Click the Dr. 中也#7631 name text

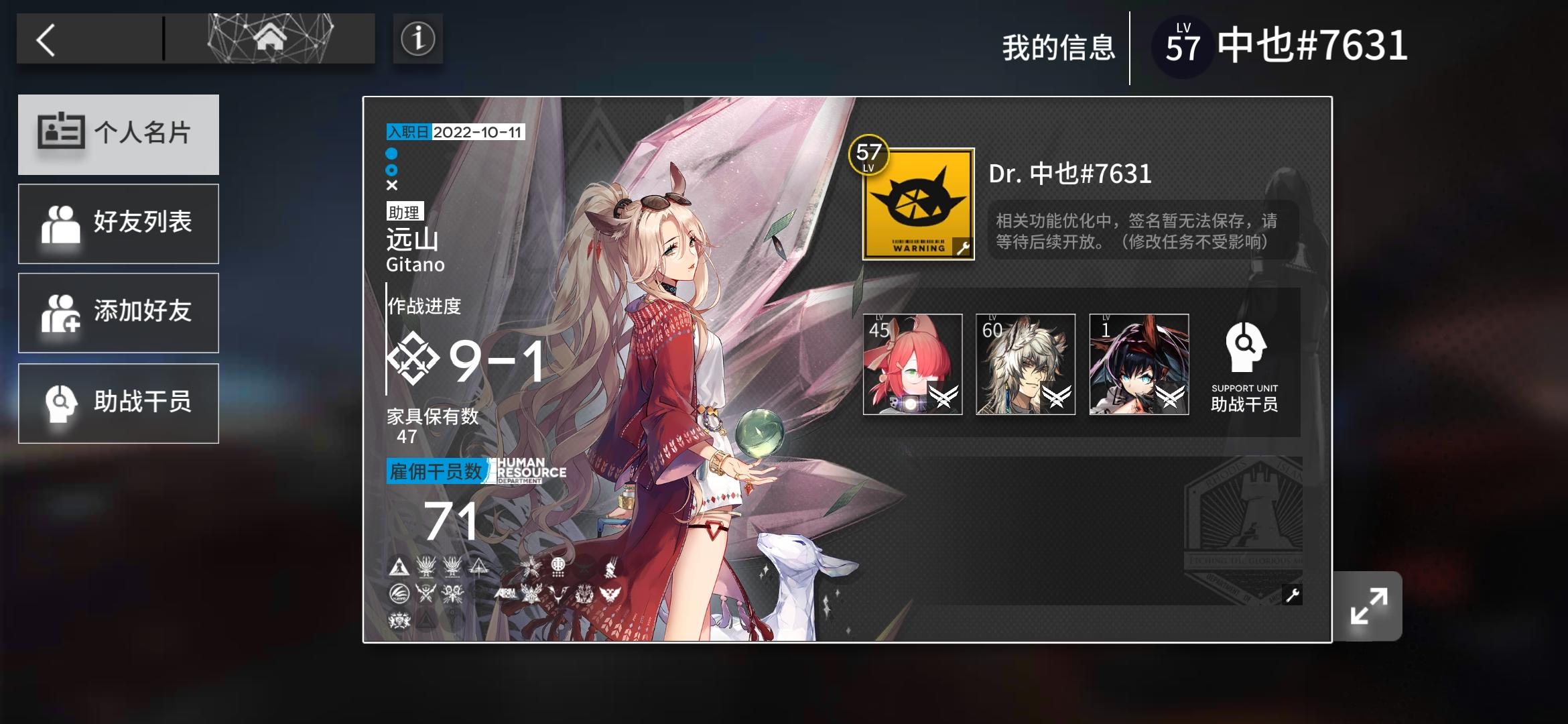coord(1070,173)
